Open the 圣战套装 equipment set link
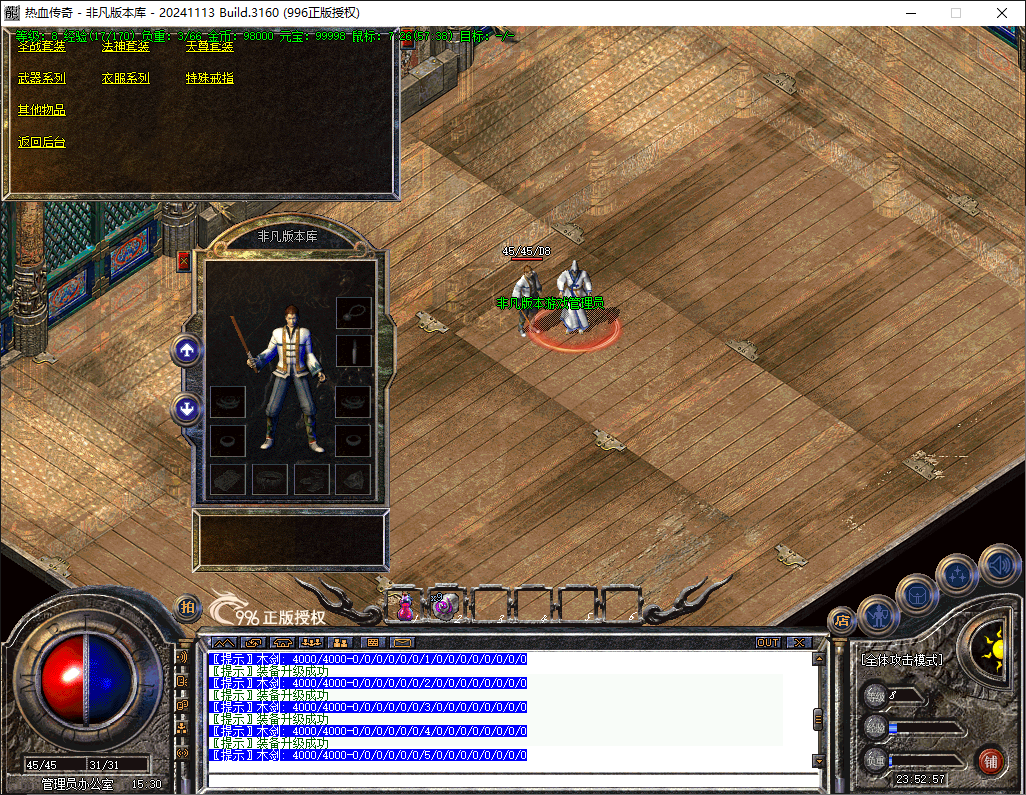1026x795 pixels. pyautogui.click(x=41, y=46)
